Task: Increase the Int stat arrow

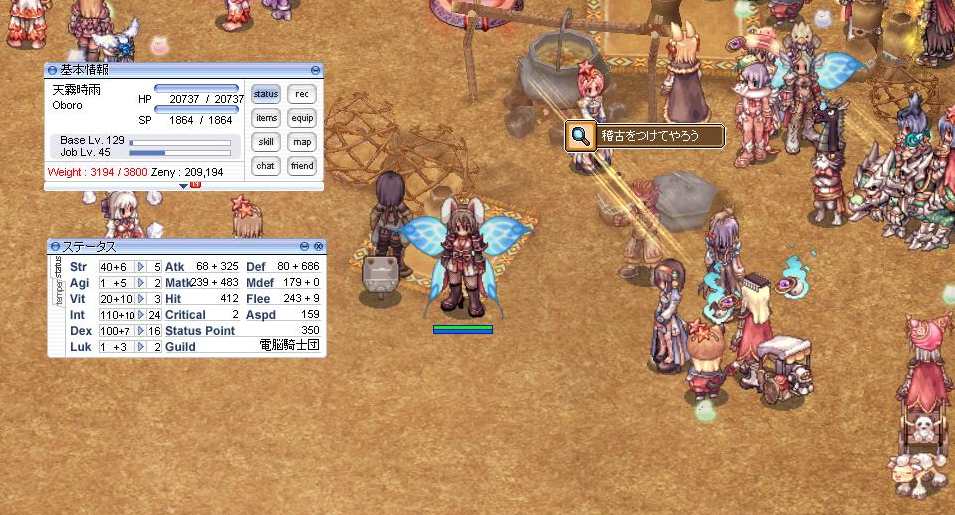Action: click(141, 315)
